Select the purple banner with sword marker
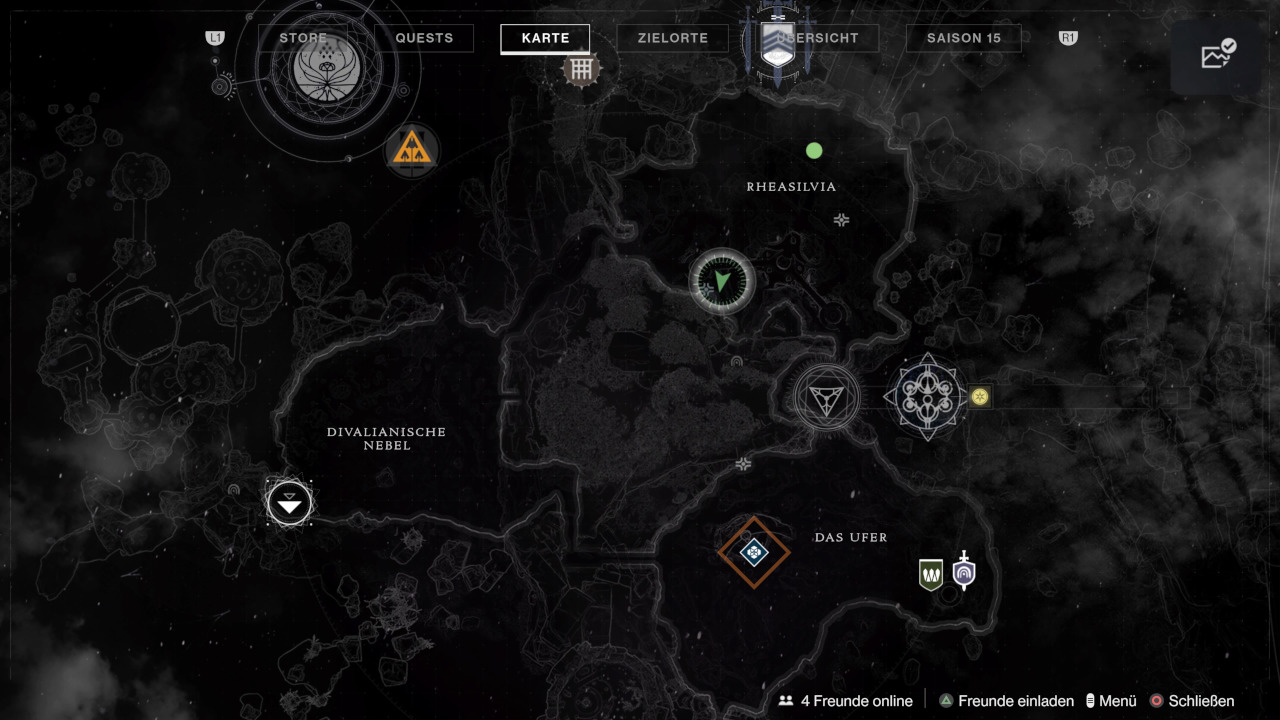The height and width of the screenshot is (720, 1280). (x=963, y=572)
